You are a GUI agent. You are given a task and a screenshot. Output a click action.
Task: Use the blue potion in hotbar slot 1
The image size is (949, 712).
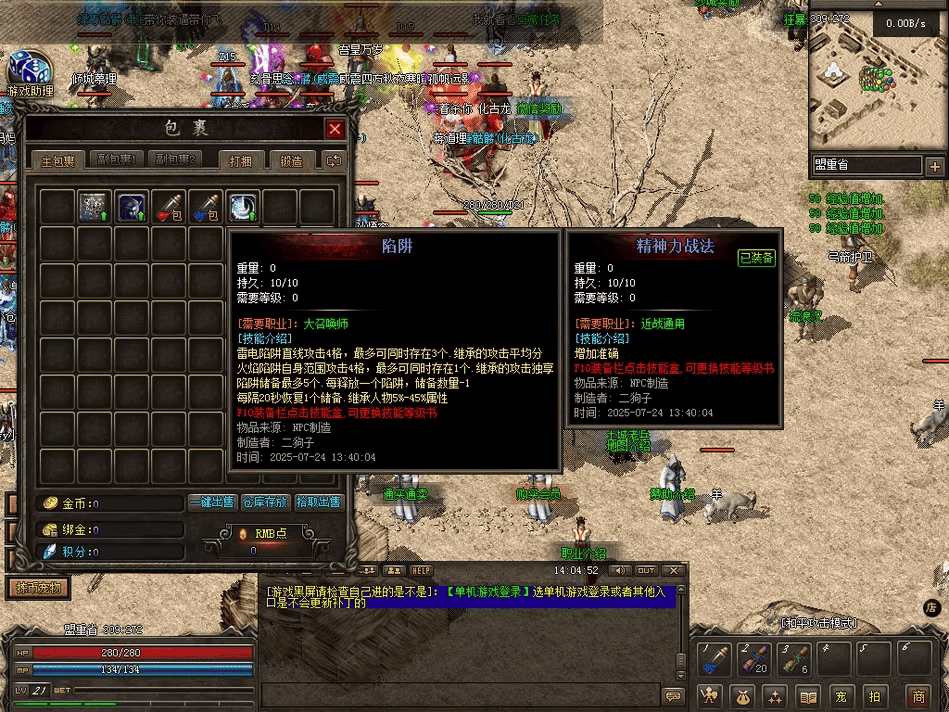click(x=714, y=660)
